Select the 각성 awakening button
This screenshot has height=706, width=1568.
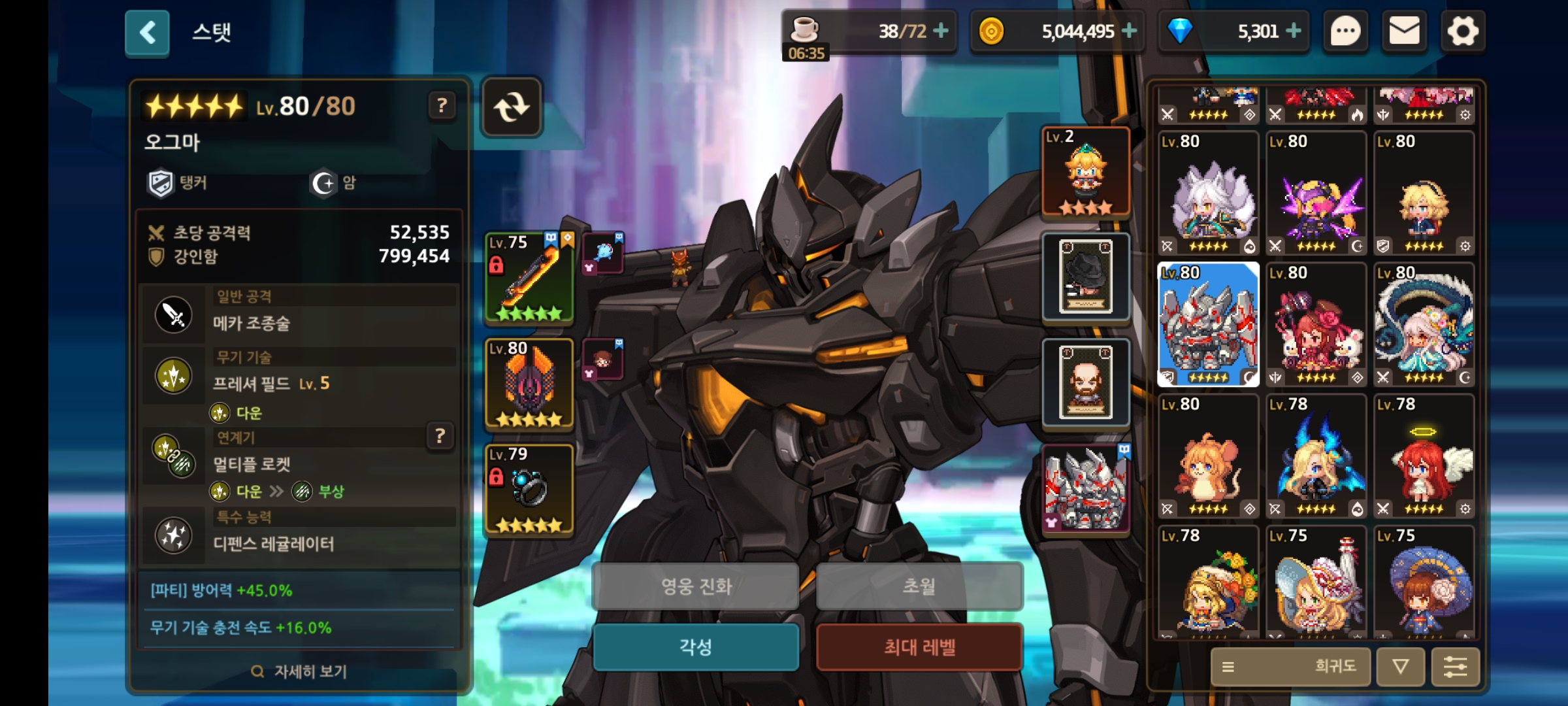click(x=696, y=647)
